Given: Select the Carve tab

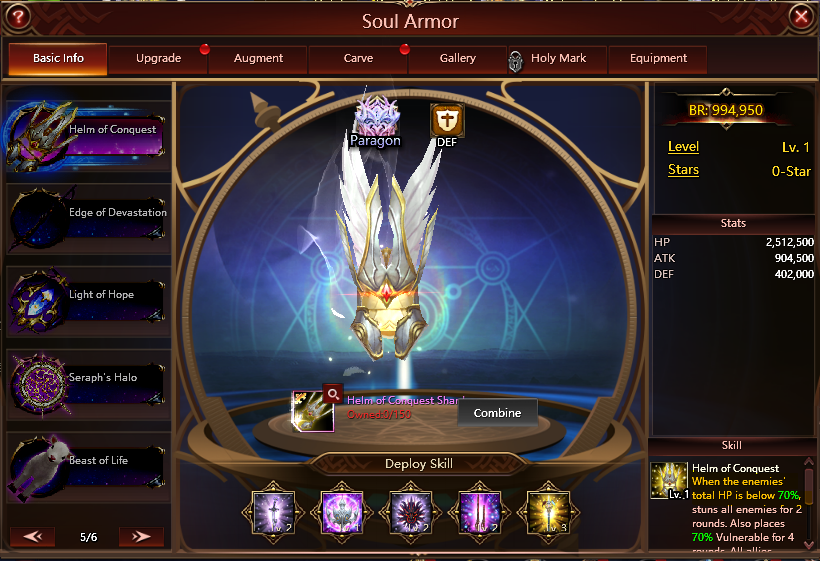Looking at the screenshot, I should pos(358,59).
